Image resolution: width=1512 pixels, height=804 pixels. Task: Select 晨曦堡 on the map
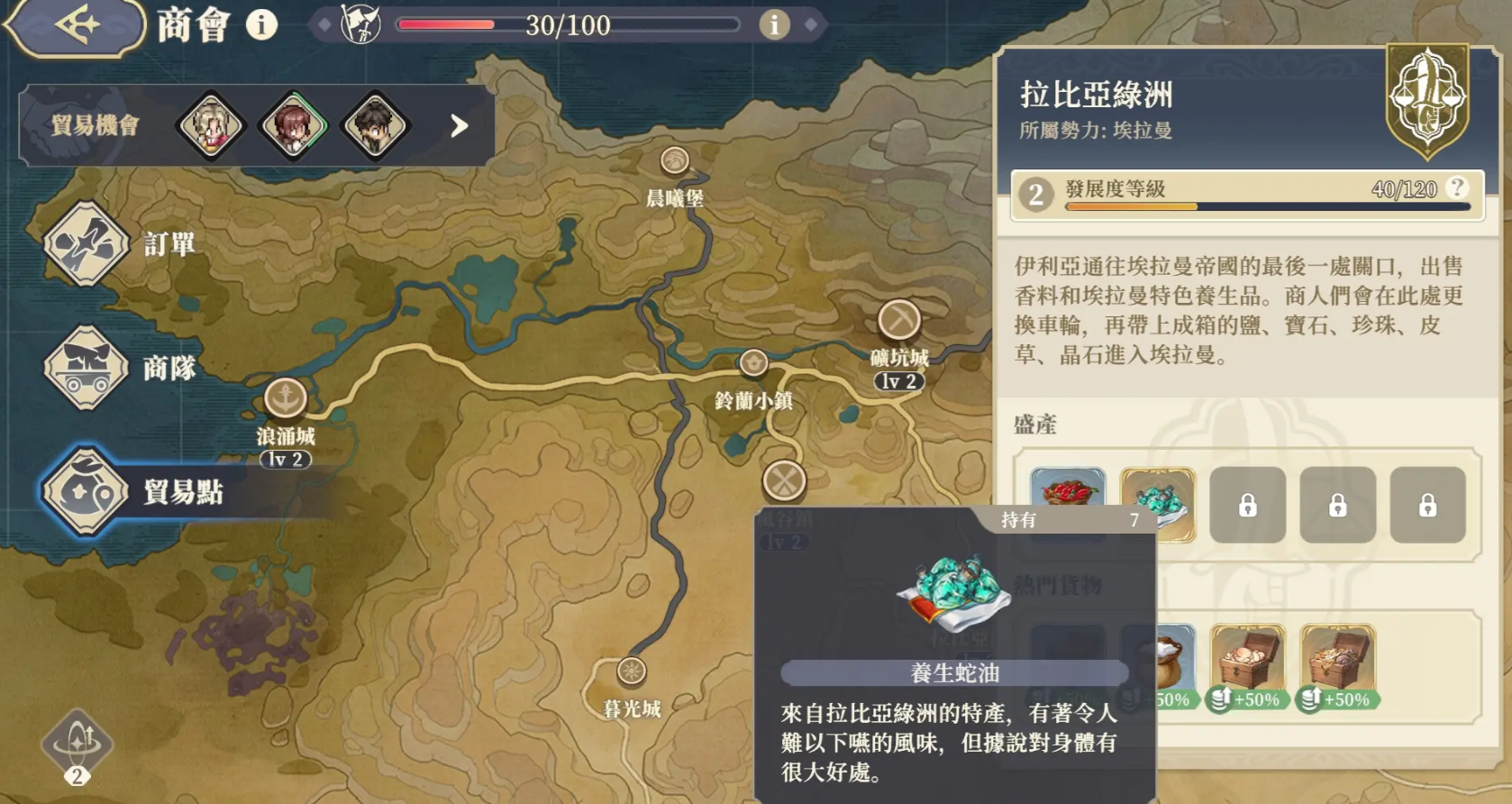coord(674,161)
